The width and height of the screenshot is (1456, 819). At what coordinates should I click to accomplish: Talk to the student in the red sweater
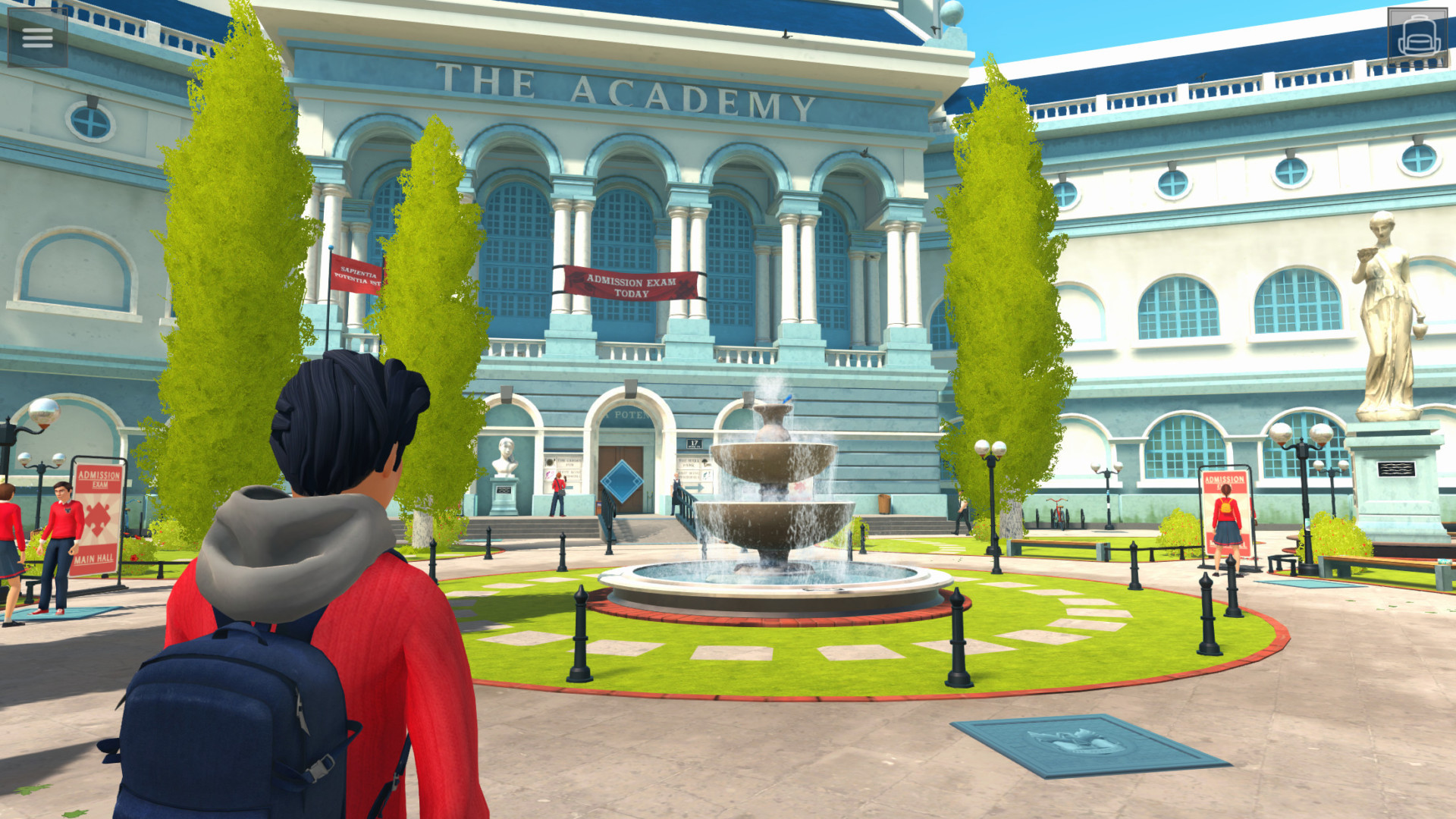point(63,516)
